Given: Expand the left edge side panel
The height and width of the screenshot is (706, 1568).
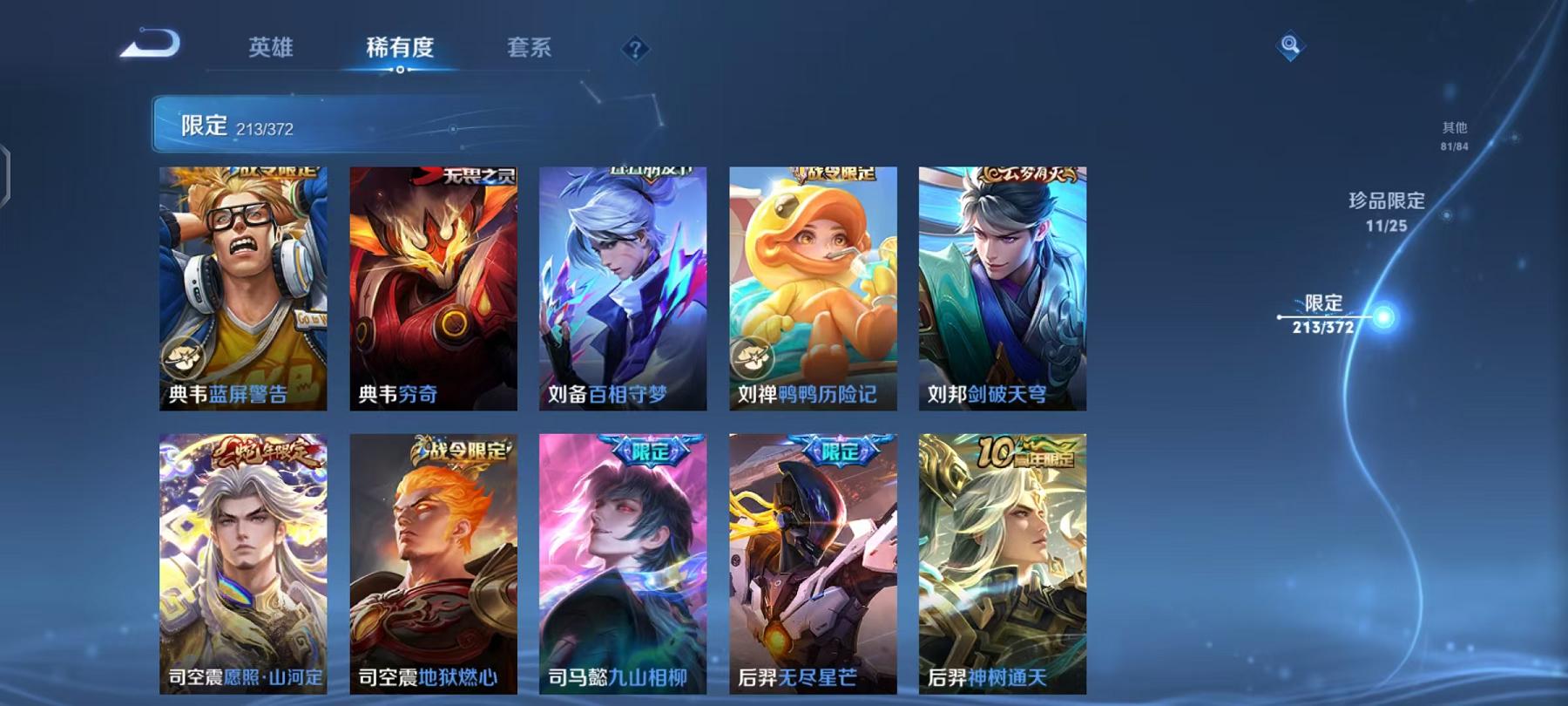Looking at the screenshot, I should [7, 174].
